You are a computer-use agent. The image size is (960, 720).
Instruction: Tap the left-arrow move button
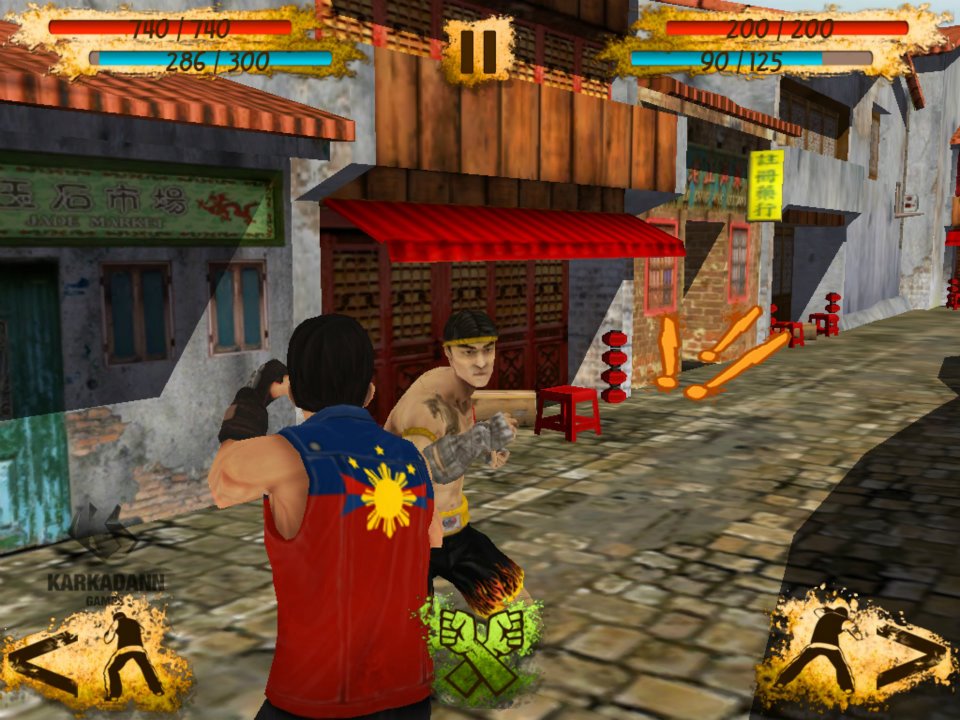95,657
